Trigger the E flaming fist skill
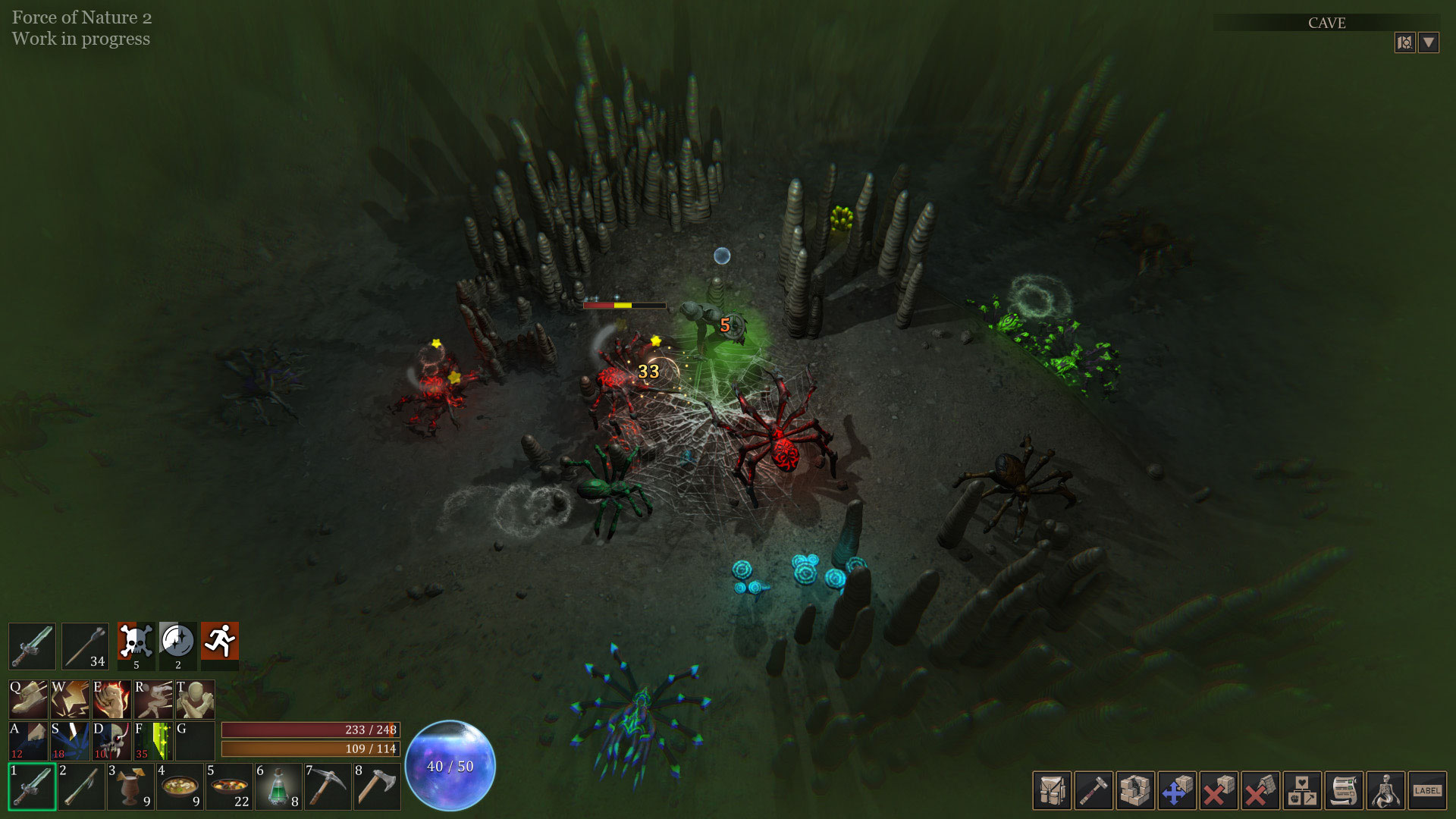Image resolution: width=1456 pixels, height=819 pixels. coord(111,699)
